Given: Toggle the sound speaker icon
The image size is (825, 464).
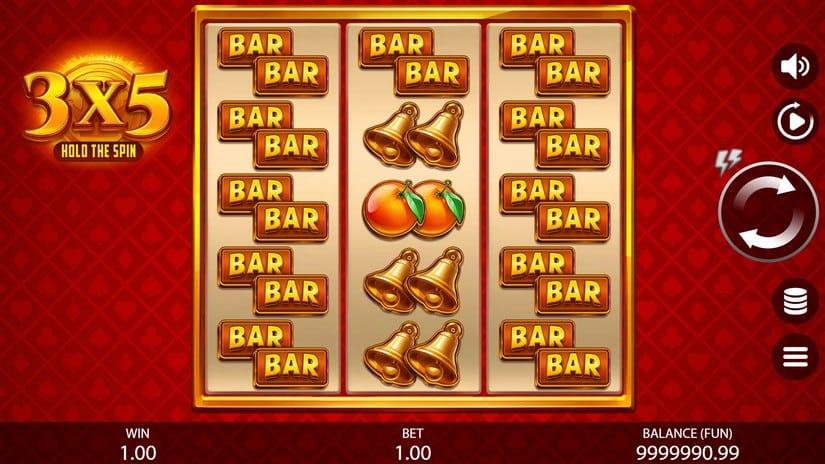Looking at the screenshot, I should click(796, 67).
